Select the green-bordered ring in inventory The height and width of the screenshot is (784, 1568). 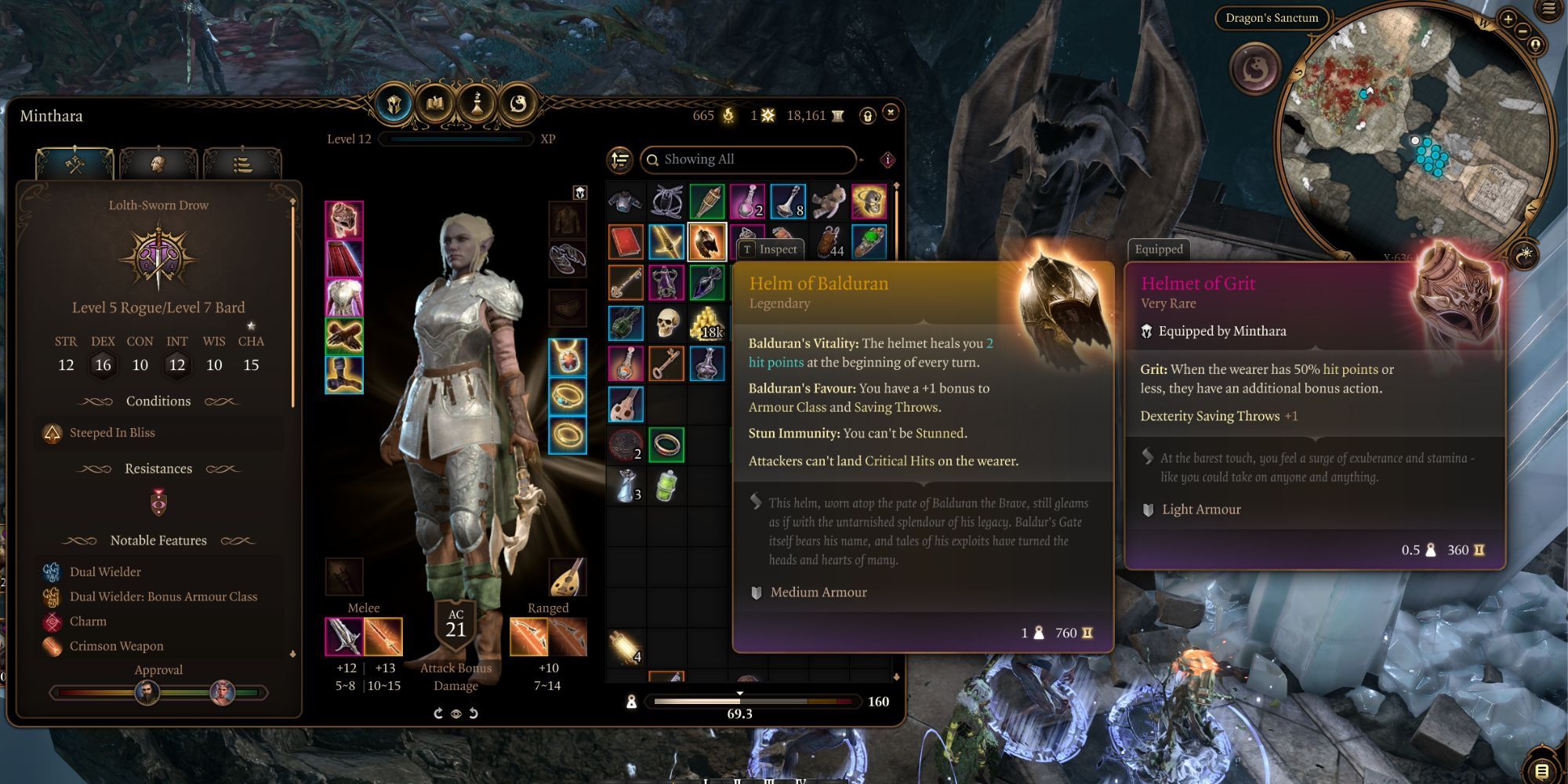coord(666,445)
